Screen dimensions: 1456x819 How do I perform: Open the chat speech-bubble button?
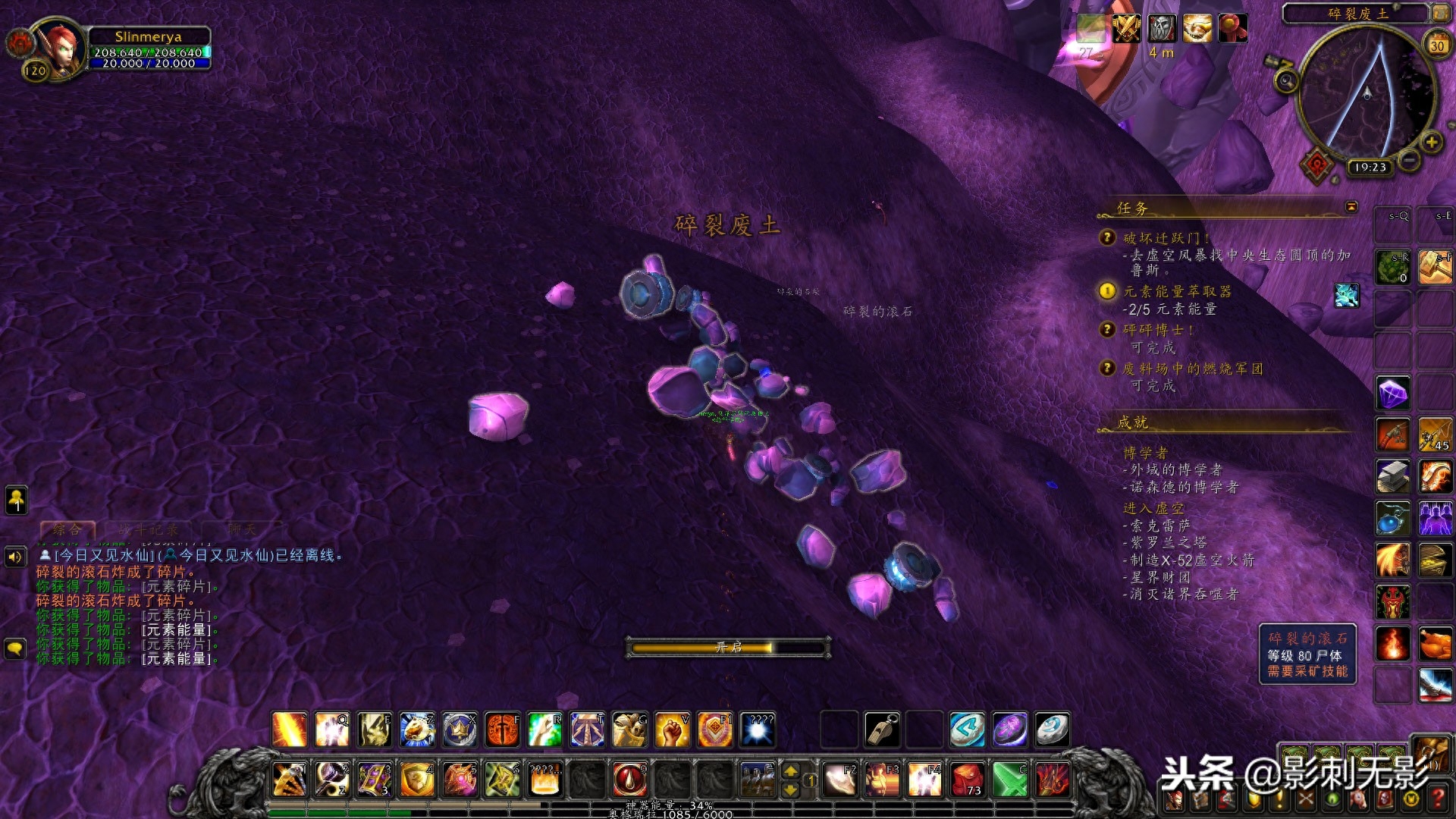click(x=15, y=649)
